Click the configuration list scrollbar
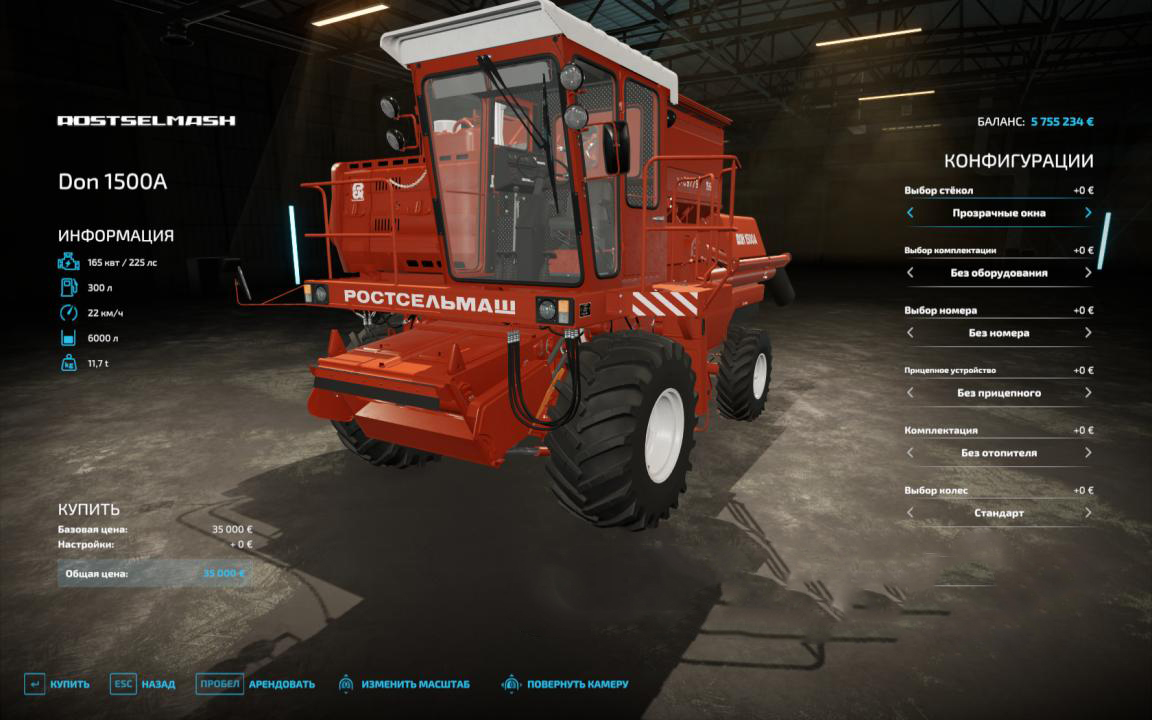The width and height of the screenshot is (1152, 720). [x=1105, y=241]
